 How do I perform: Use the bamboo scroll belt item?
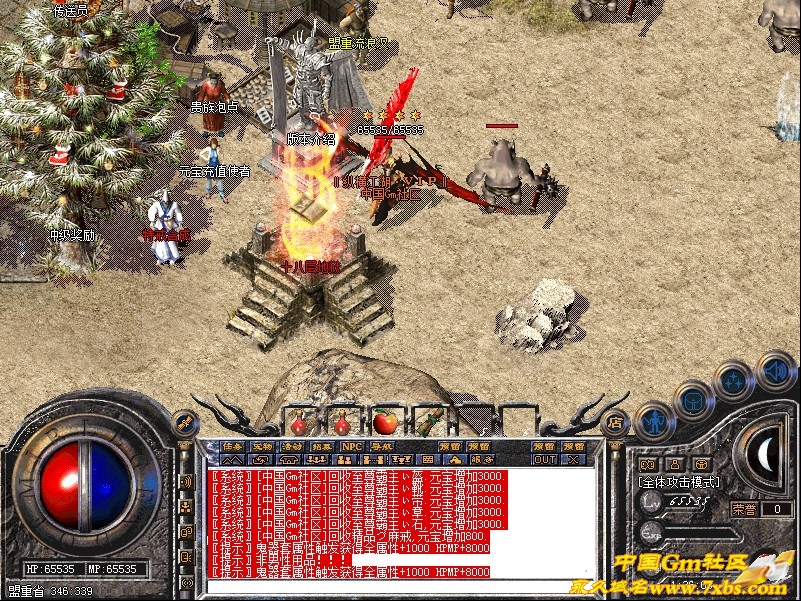[430, 420]
